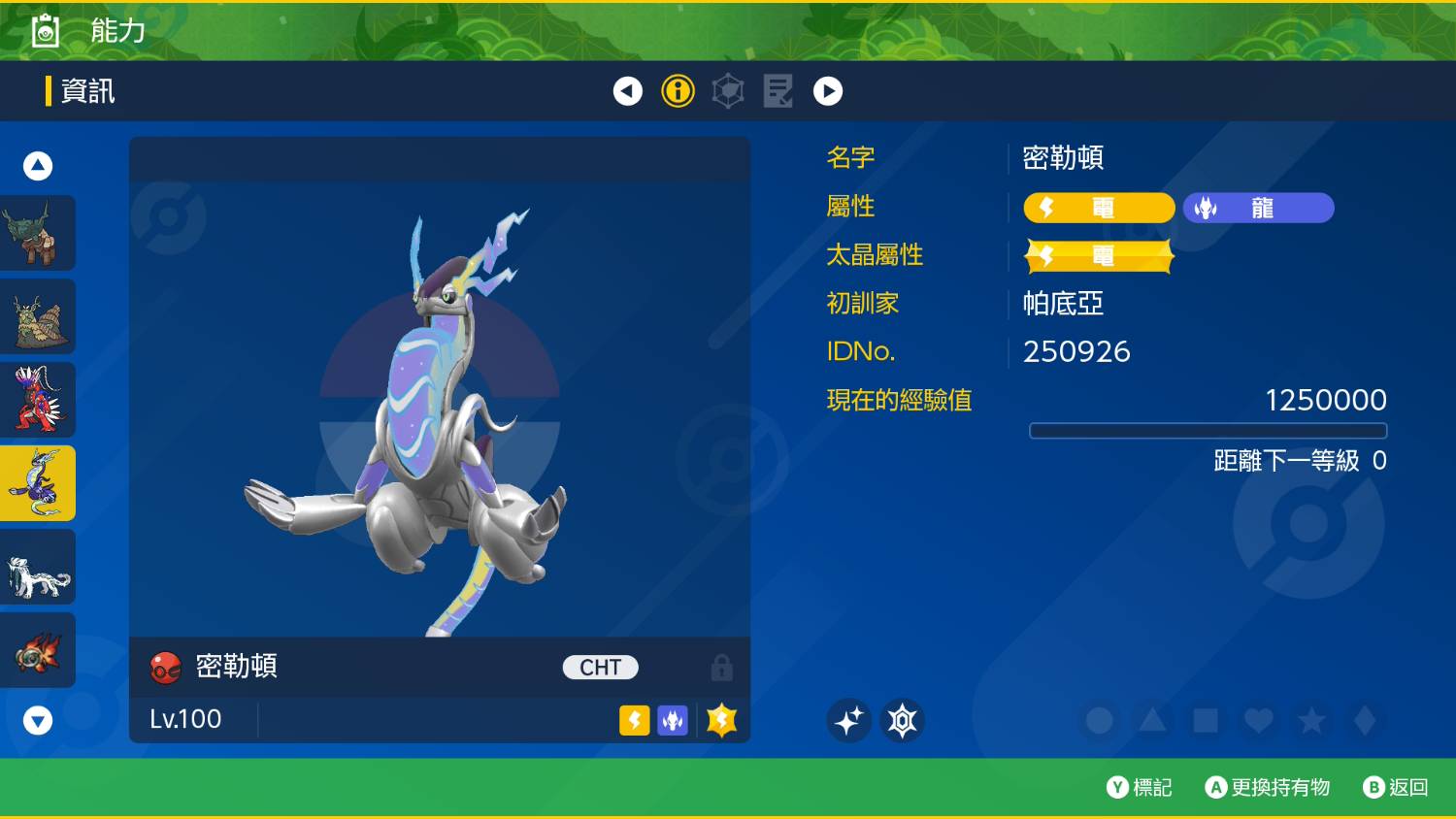Switch to the memo notes tab
The image size is (1456, 819).
[778, 91]
